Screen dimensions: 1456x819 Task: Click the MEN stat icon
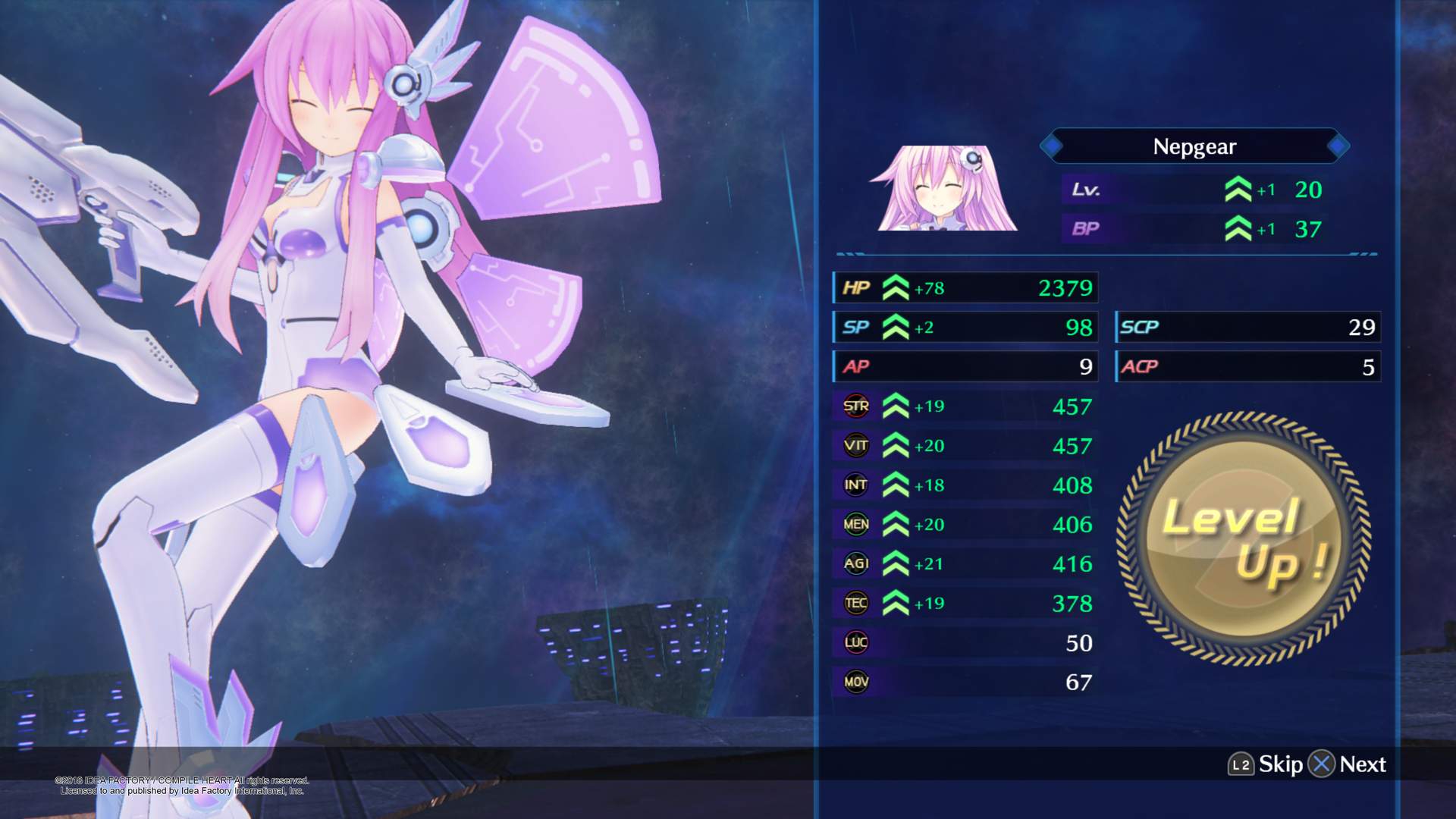[x=855, y=524]
